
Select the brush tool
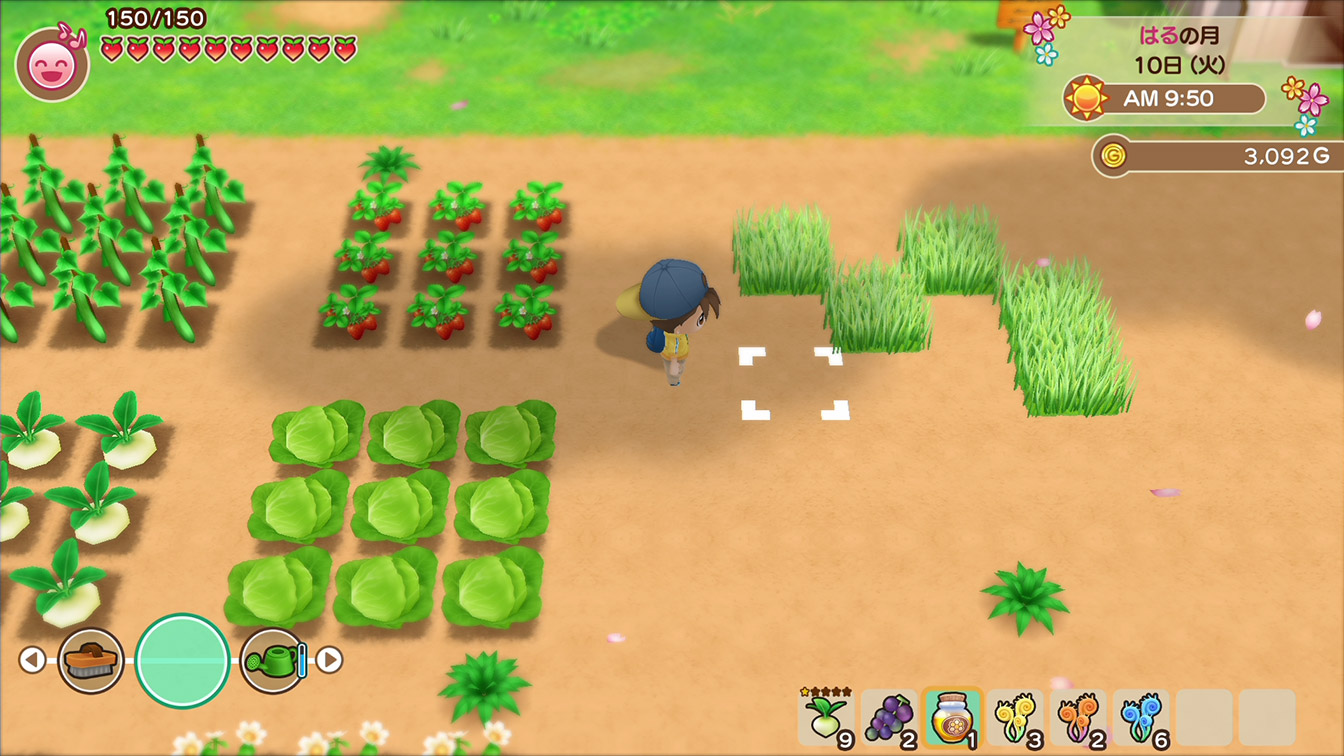(x=91, y=660)
